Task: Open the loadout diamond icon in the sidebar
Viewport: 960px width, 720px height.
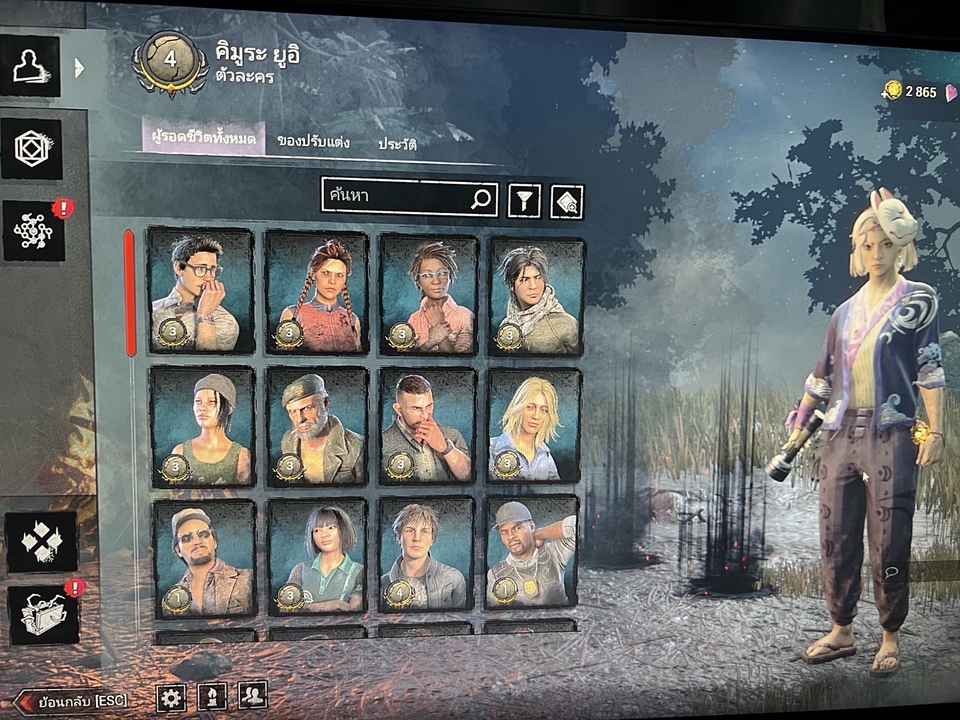Action: 31,149
